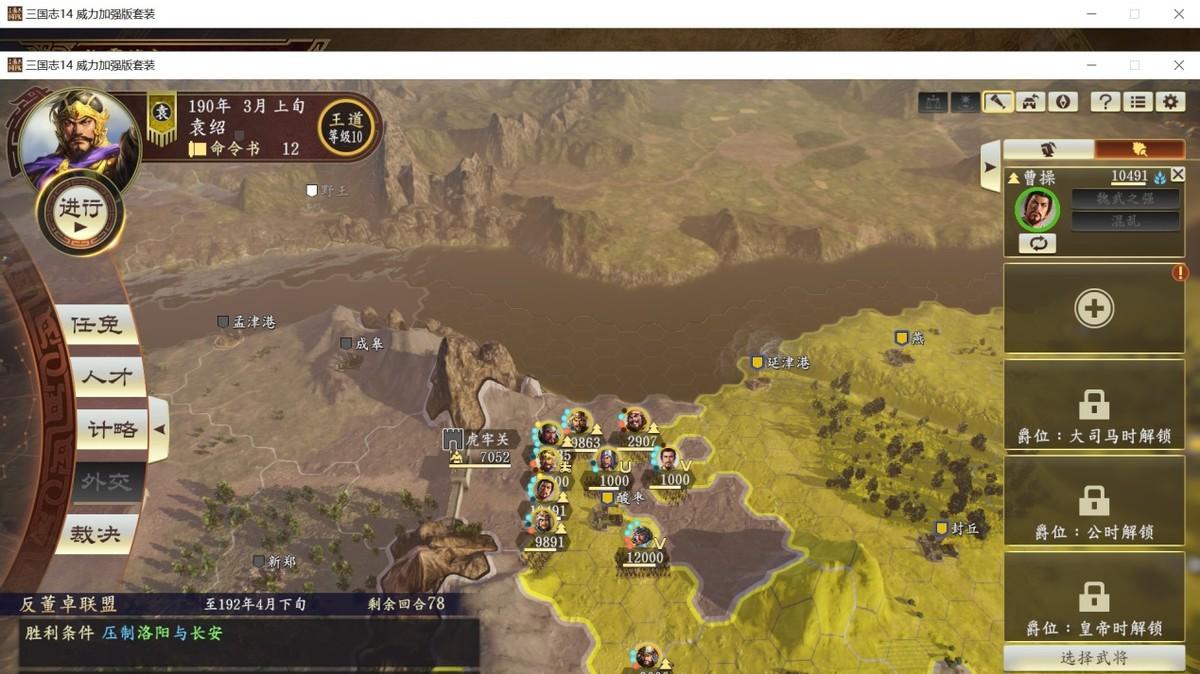Click the swap arrows under Cao Cao's portrait
The width and height of the screenshot is (1200, 674).
click(x=1037, y=243)
